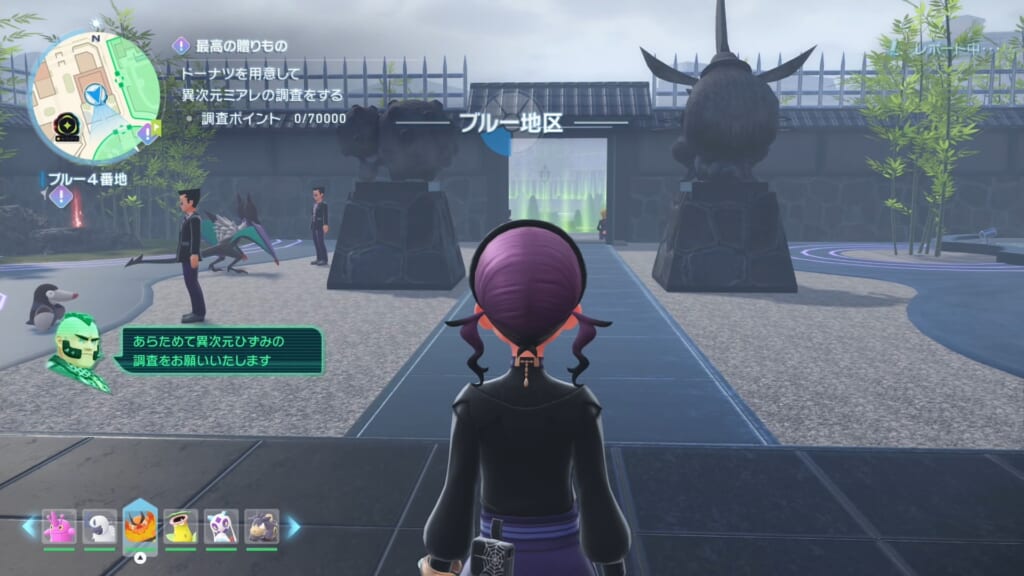Click the purple waypoint marker below ブルー4番地
This screenshot has height=576, width=1024.
tap(62, 197)
